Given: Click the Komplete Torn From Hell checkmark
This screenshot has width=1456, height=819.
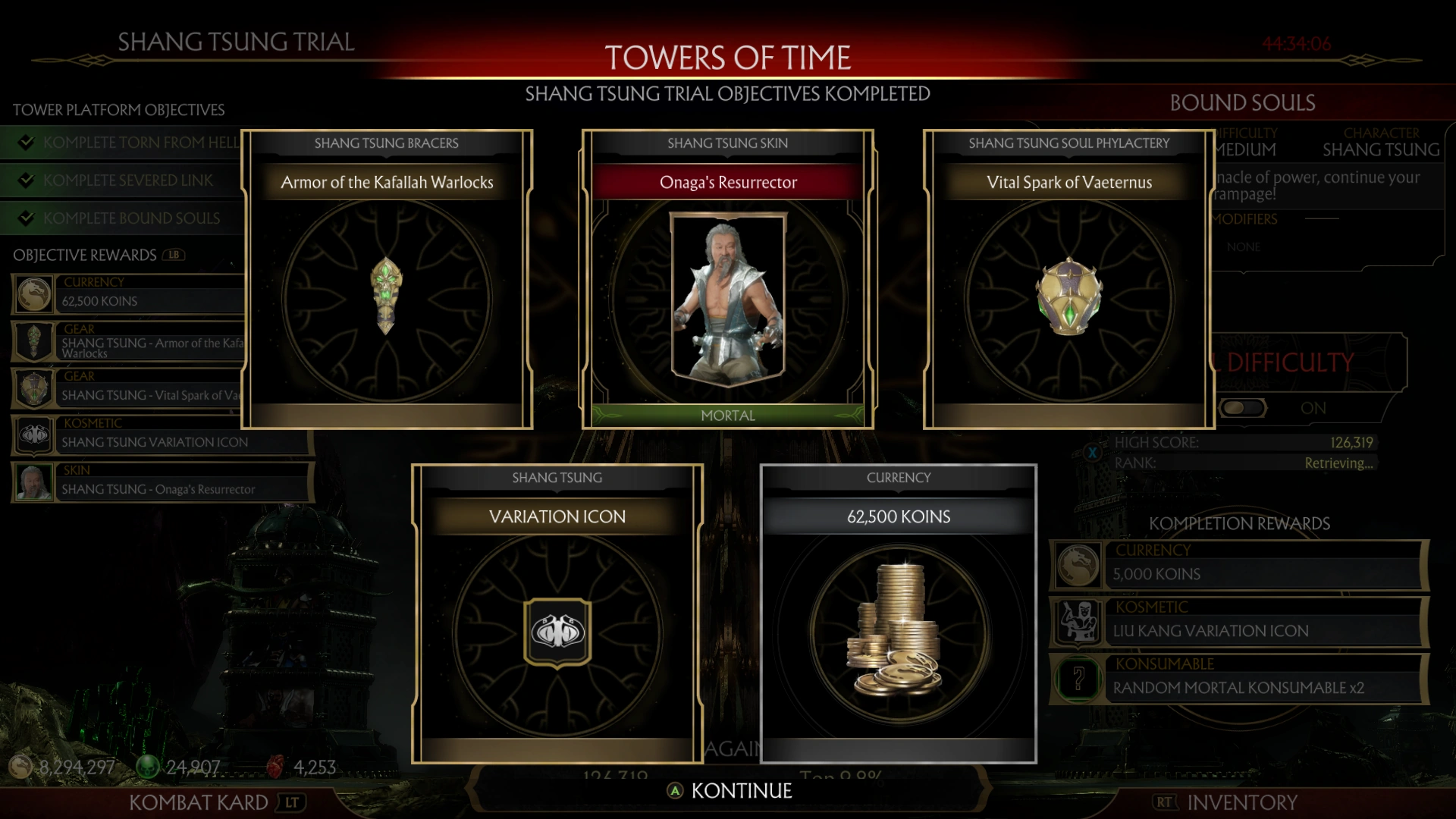Looking at the screenshot, I should (27, 142).
